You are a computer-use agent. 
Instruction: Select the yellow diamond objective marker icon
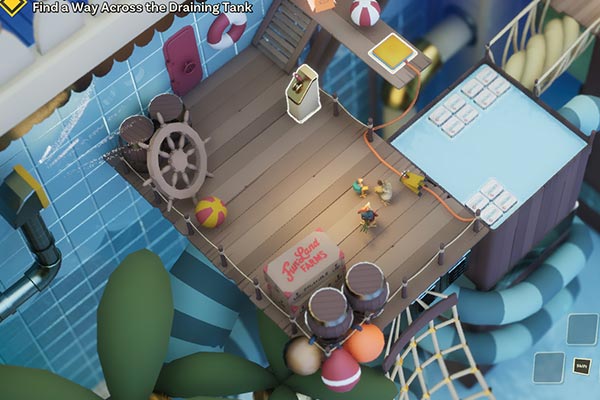coord(13,6)
